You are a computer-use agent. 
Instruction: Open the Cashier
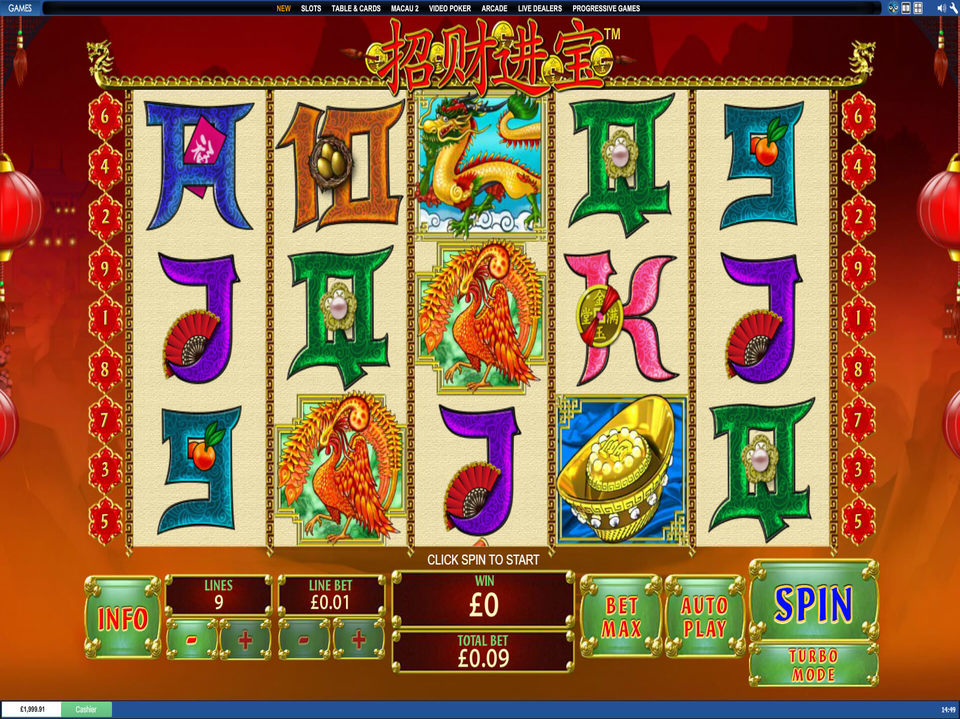point(86,709)
